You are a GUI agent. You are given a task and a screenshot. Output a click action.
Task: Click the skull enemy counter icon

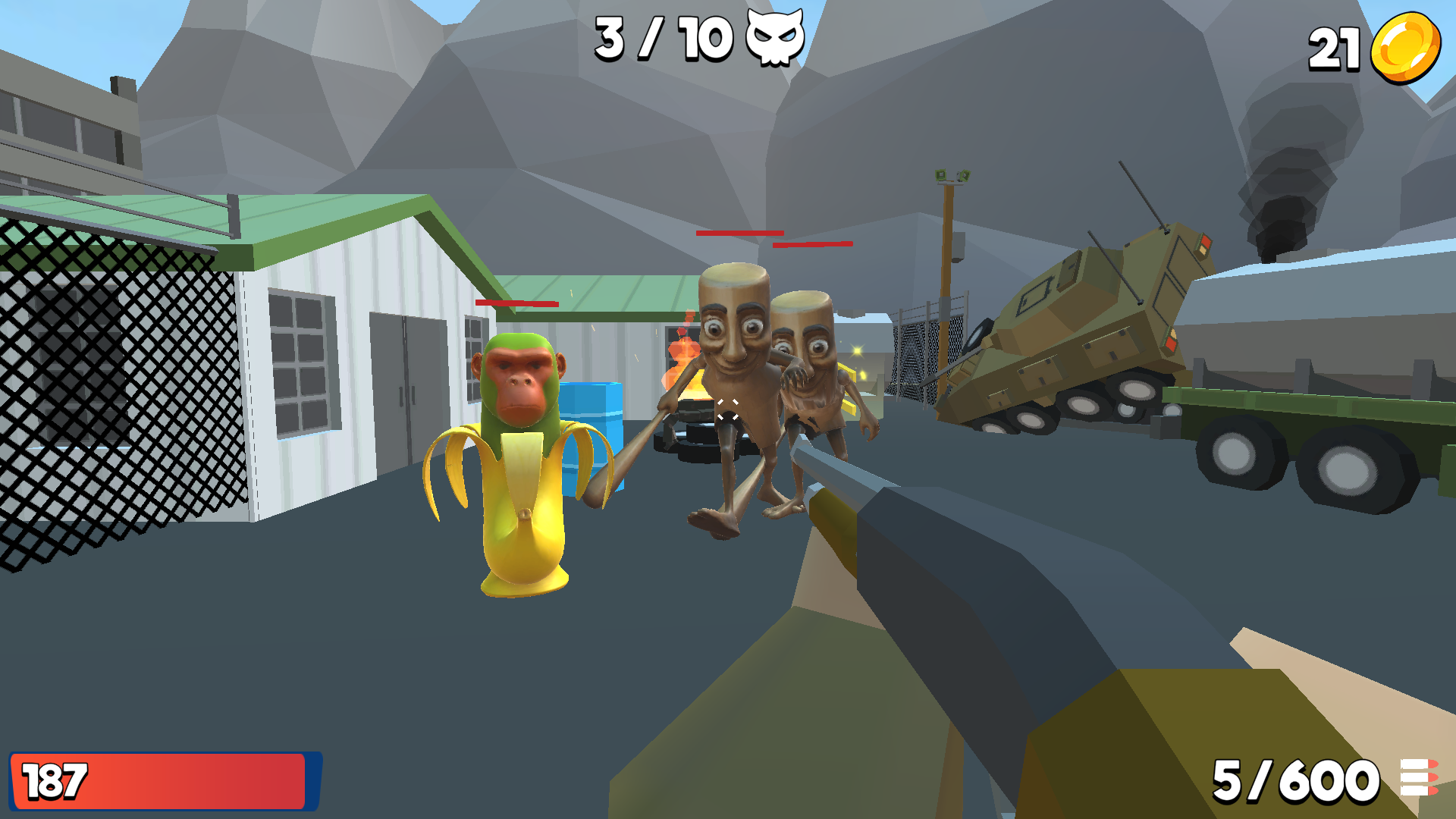click(x=775, y=39)
